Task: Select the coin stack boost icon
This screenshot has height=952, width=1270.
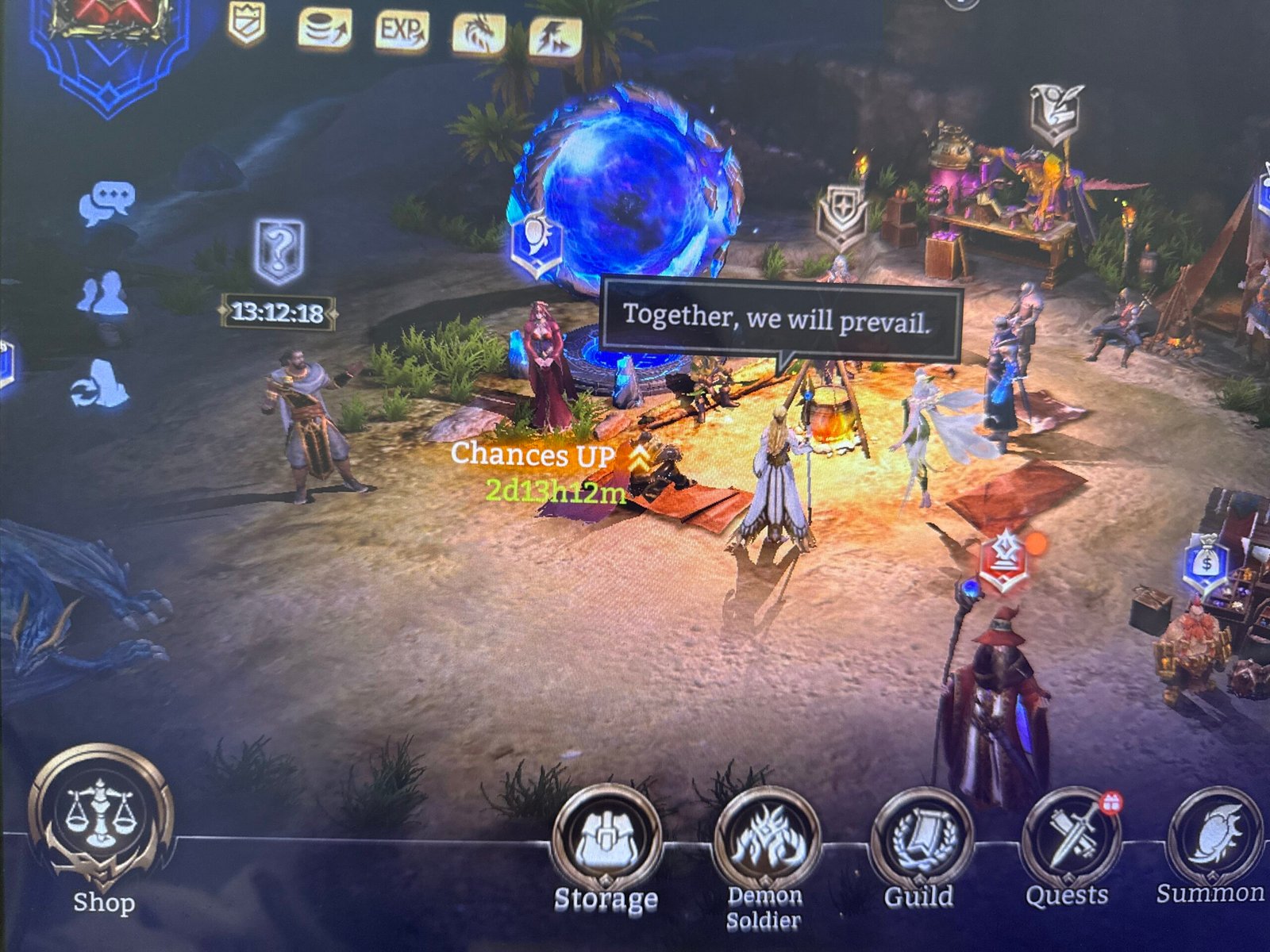Action: (325, 30)
